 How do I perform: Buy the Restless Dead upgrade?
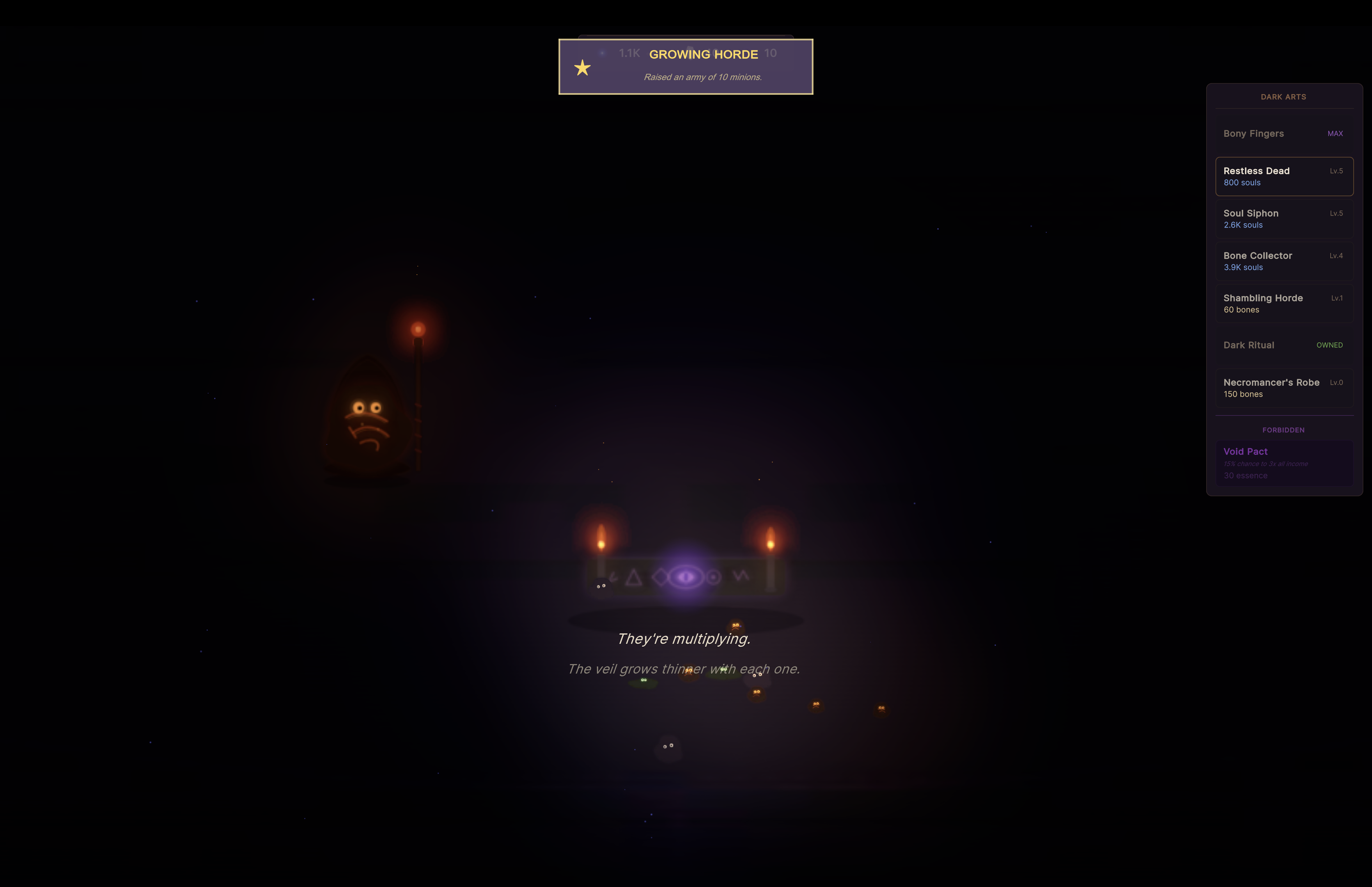tap(1283, 176)
